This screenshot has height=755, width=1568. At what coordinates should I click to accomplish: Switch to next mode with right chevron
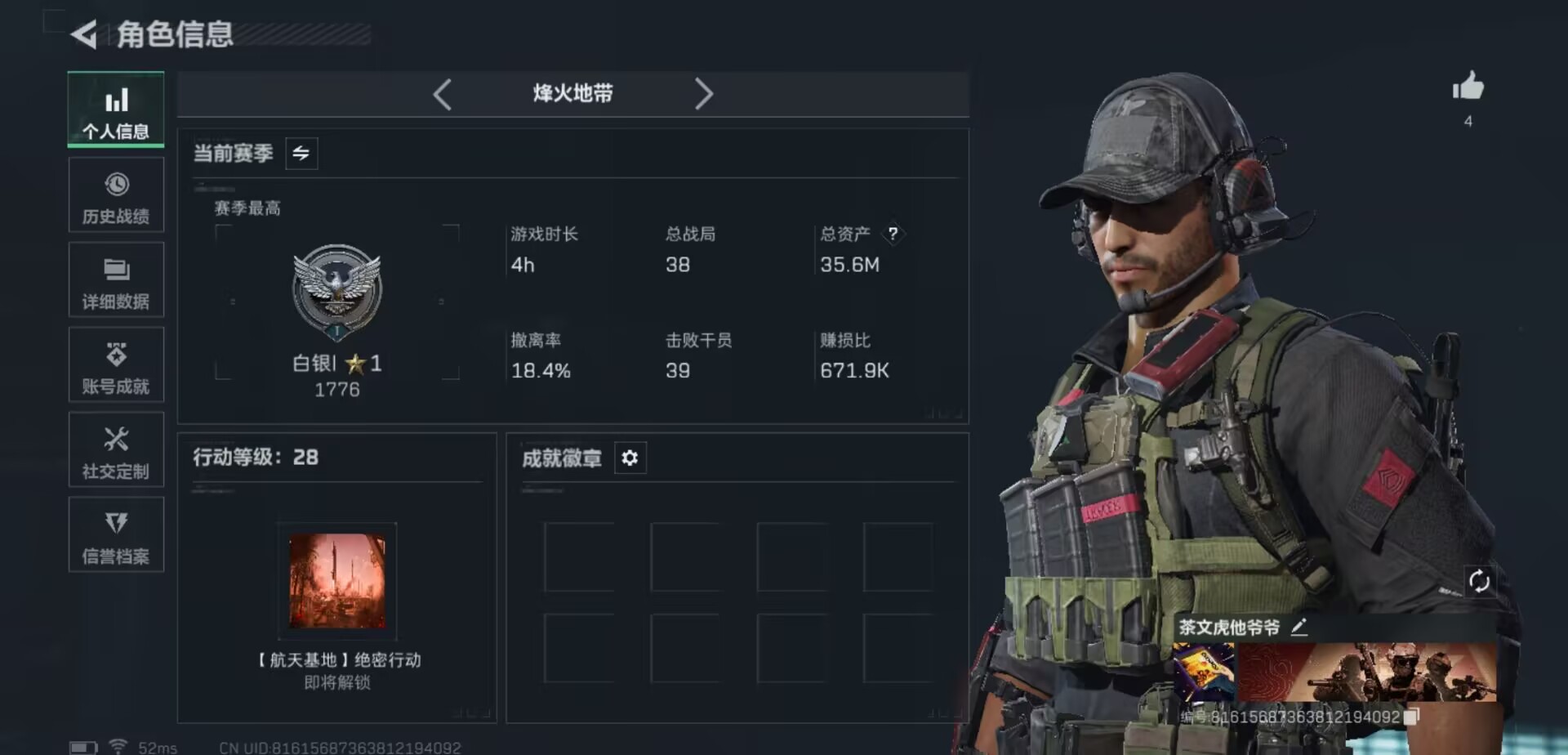[704, 95]
